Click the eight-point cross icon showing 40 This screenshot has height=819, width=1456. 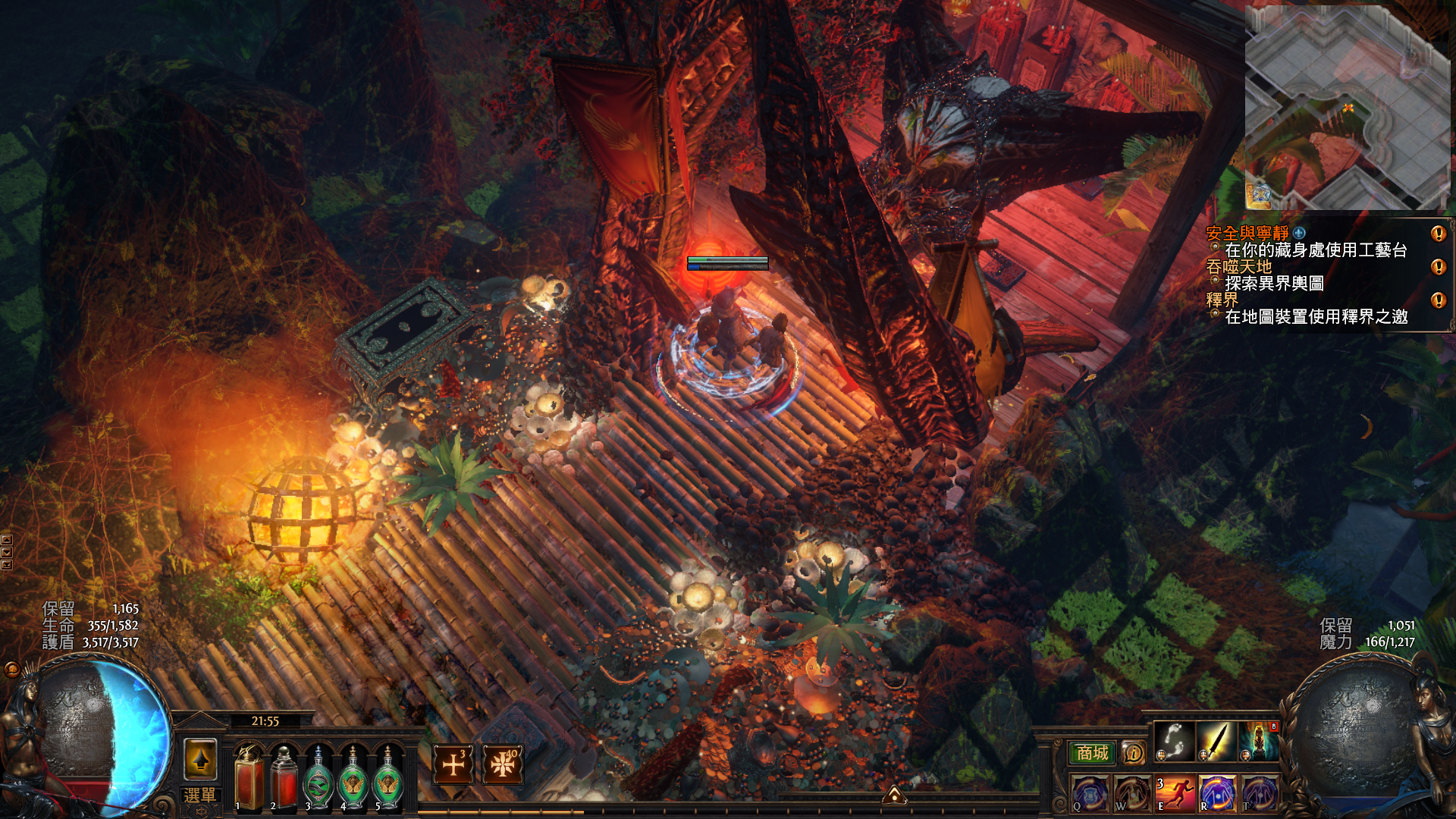click(x=502, y=764)
